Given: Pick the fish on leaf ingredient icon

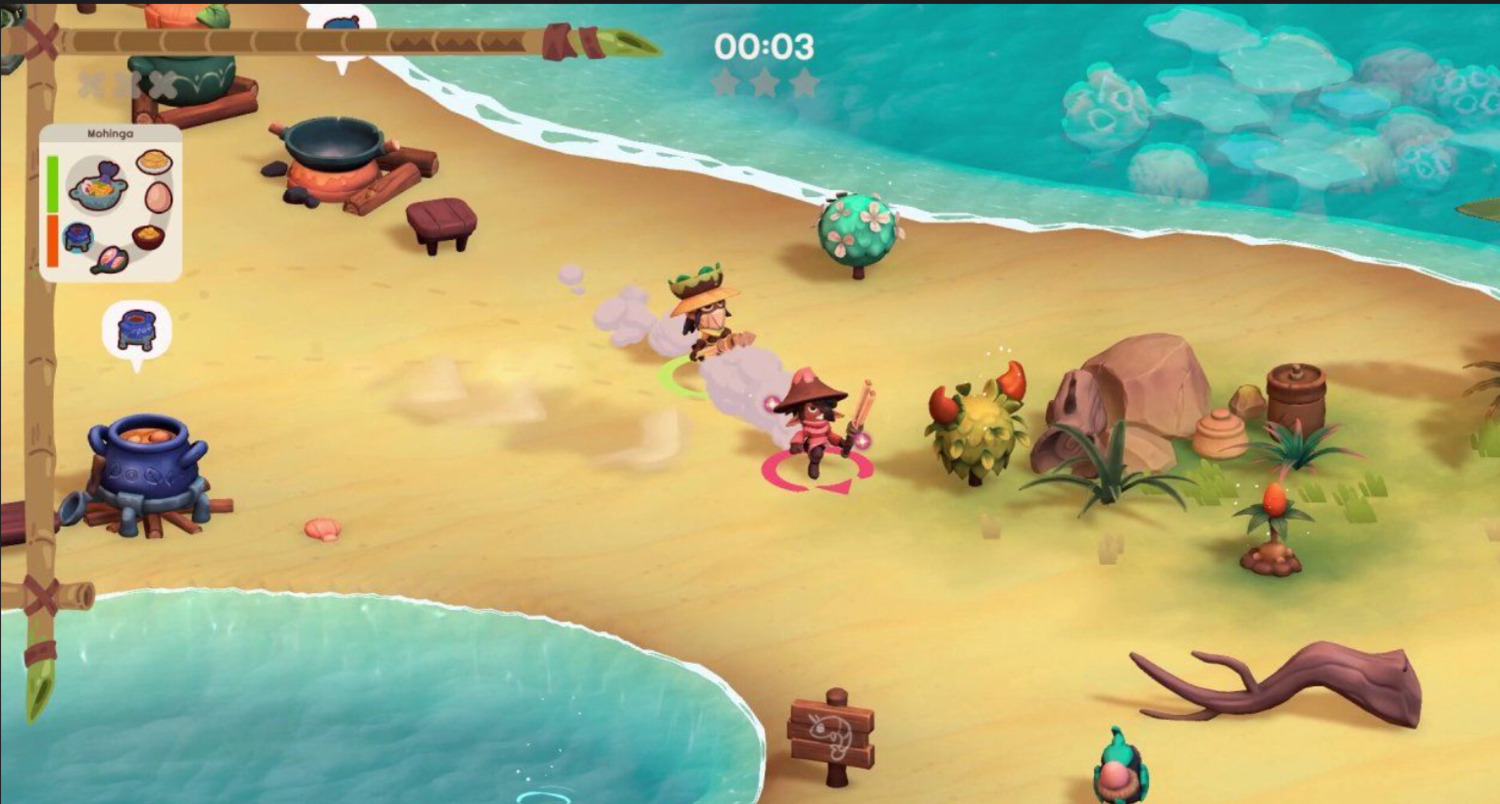Looking at the screenshot, I should pos(109,259).
